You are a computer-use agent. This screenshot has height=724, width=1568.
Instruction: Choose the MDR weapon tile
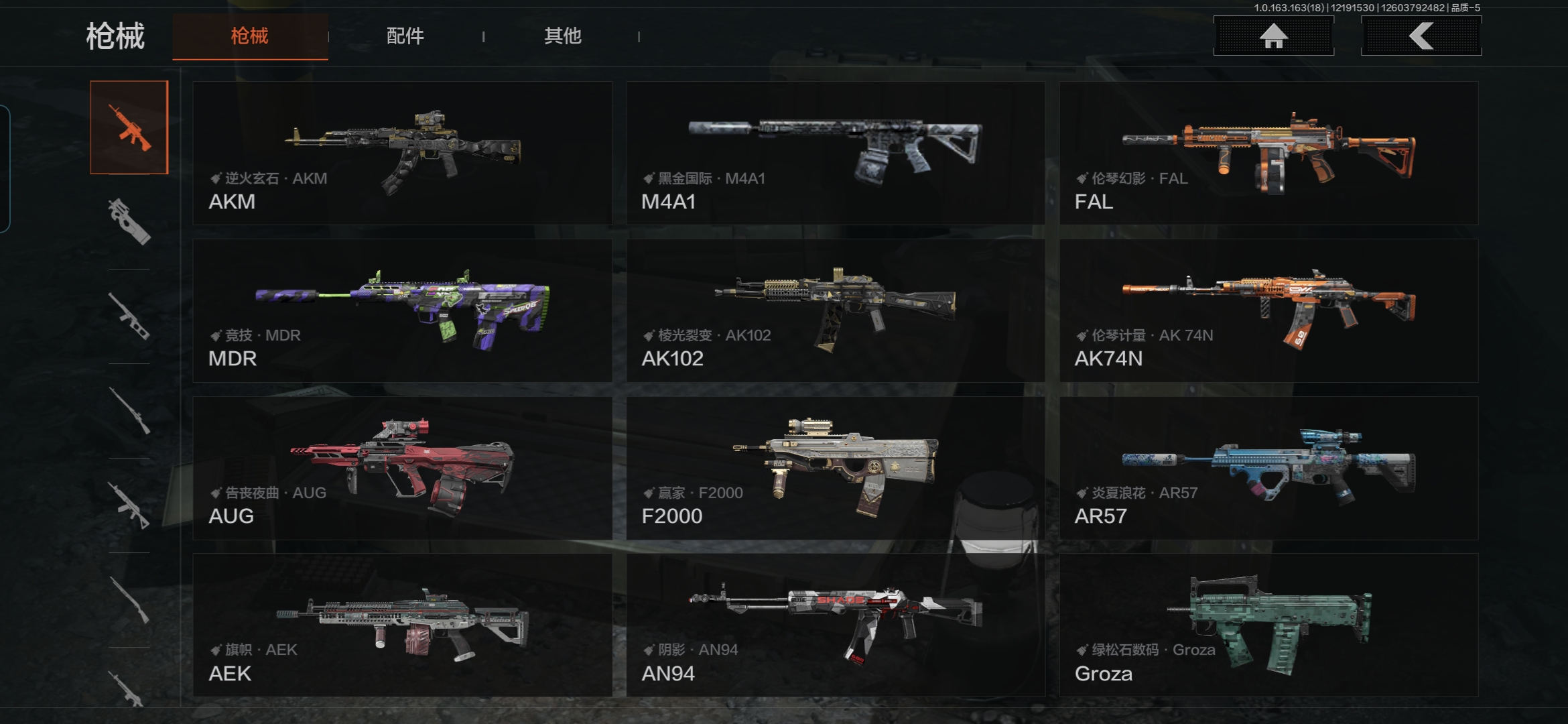(x=402, y=311)
